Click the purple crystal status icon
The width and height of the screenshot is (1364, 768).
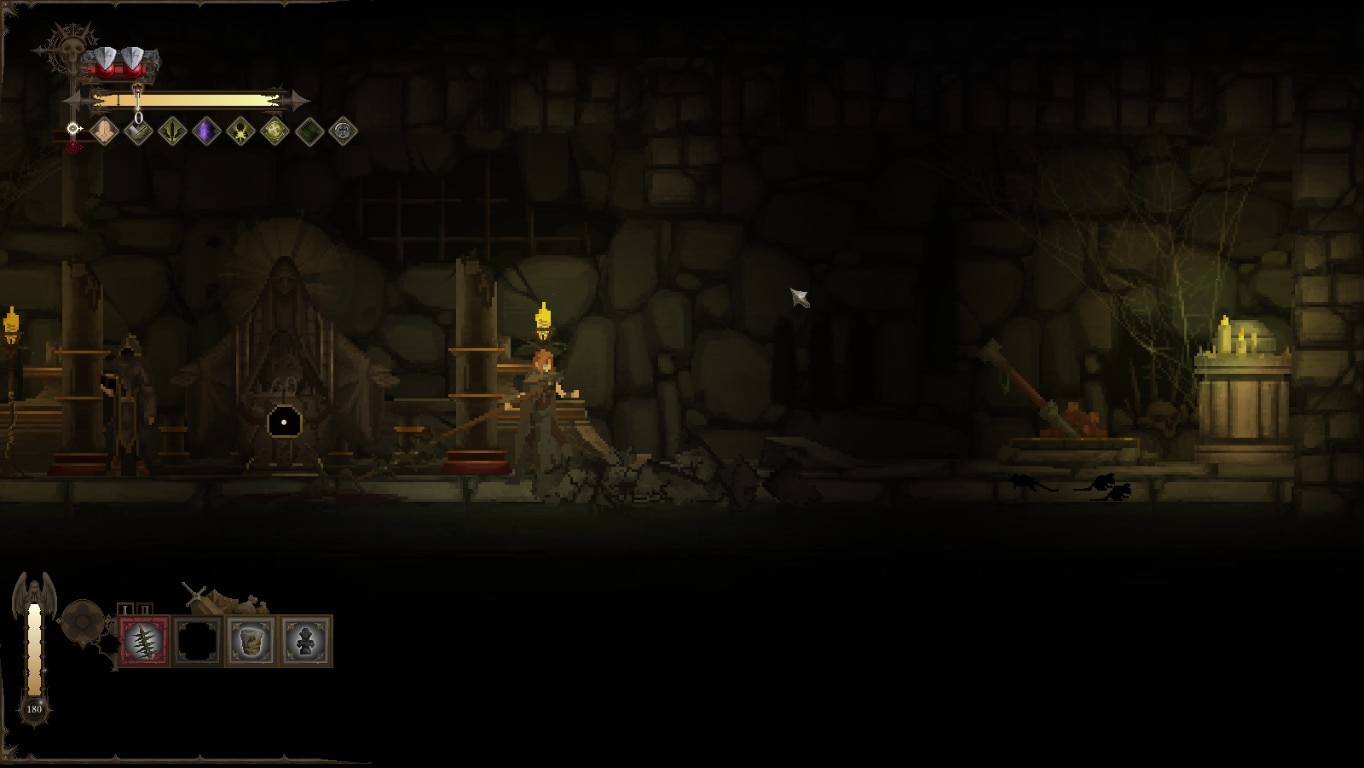click(x=206, y=131)
